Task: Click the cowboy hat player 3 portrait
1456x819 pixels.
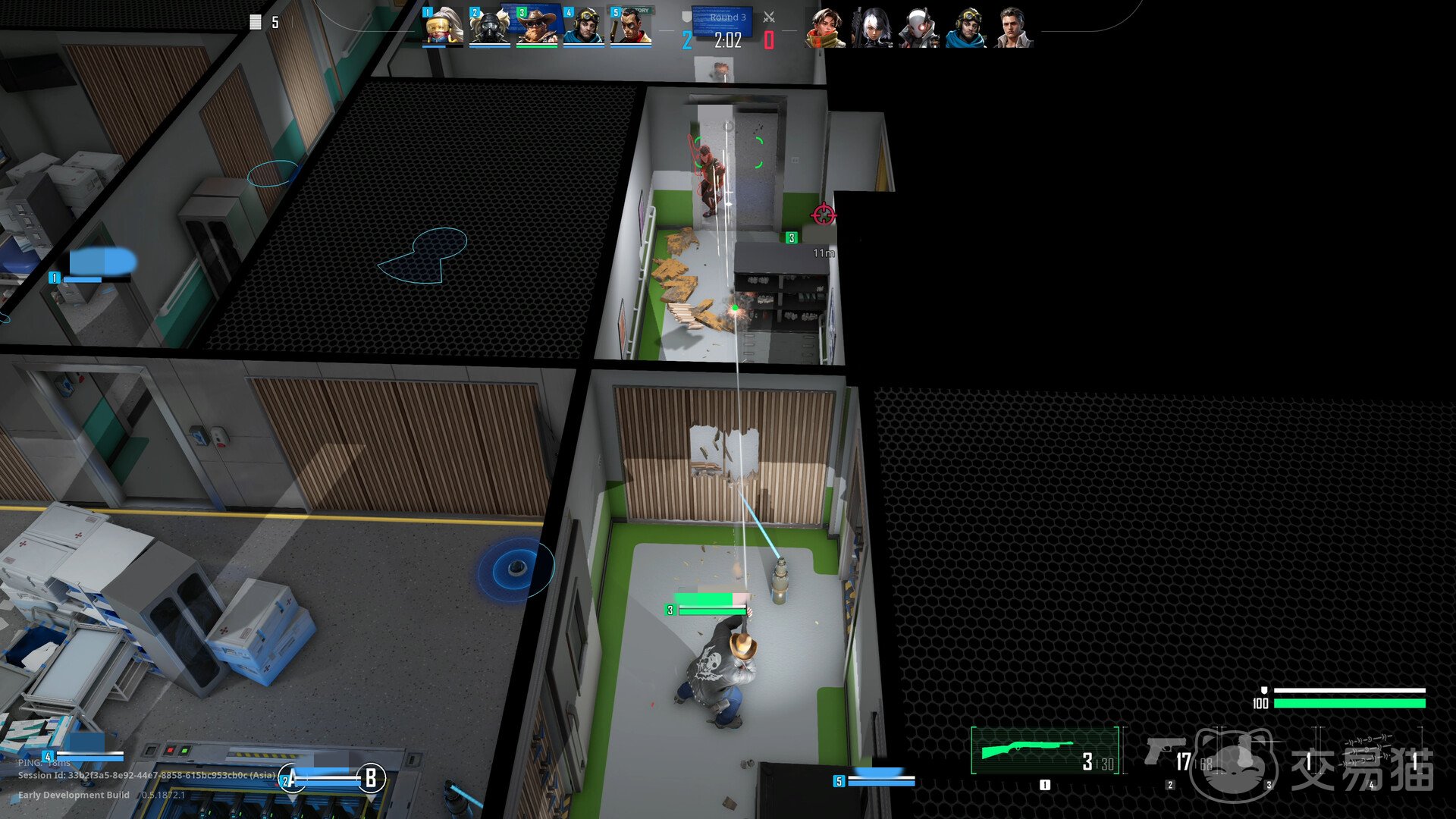Action: point(537,27)
